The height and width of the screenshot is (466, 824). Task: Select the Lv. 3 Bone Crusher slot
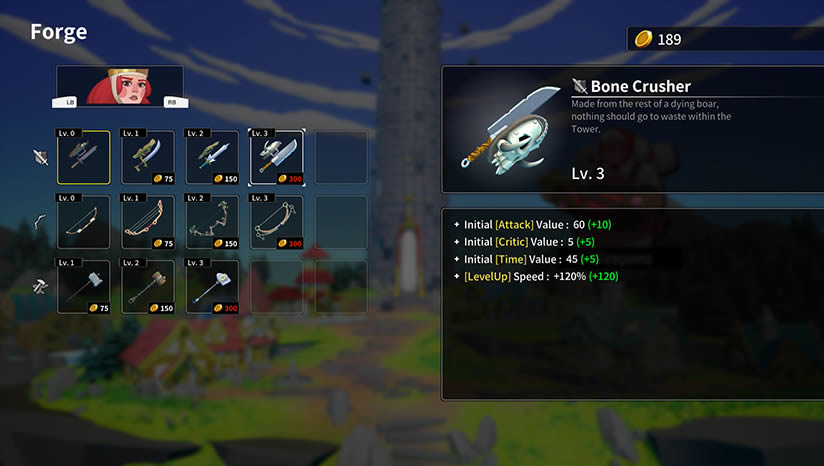[x=276, y=158]
